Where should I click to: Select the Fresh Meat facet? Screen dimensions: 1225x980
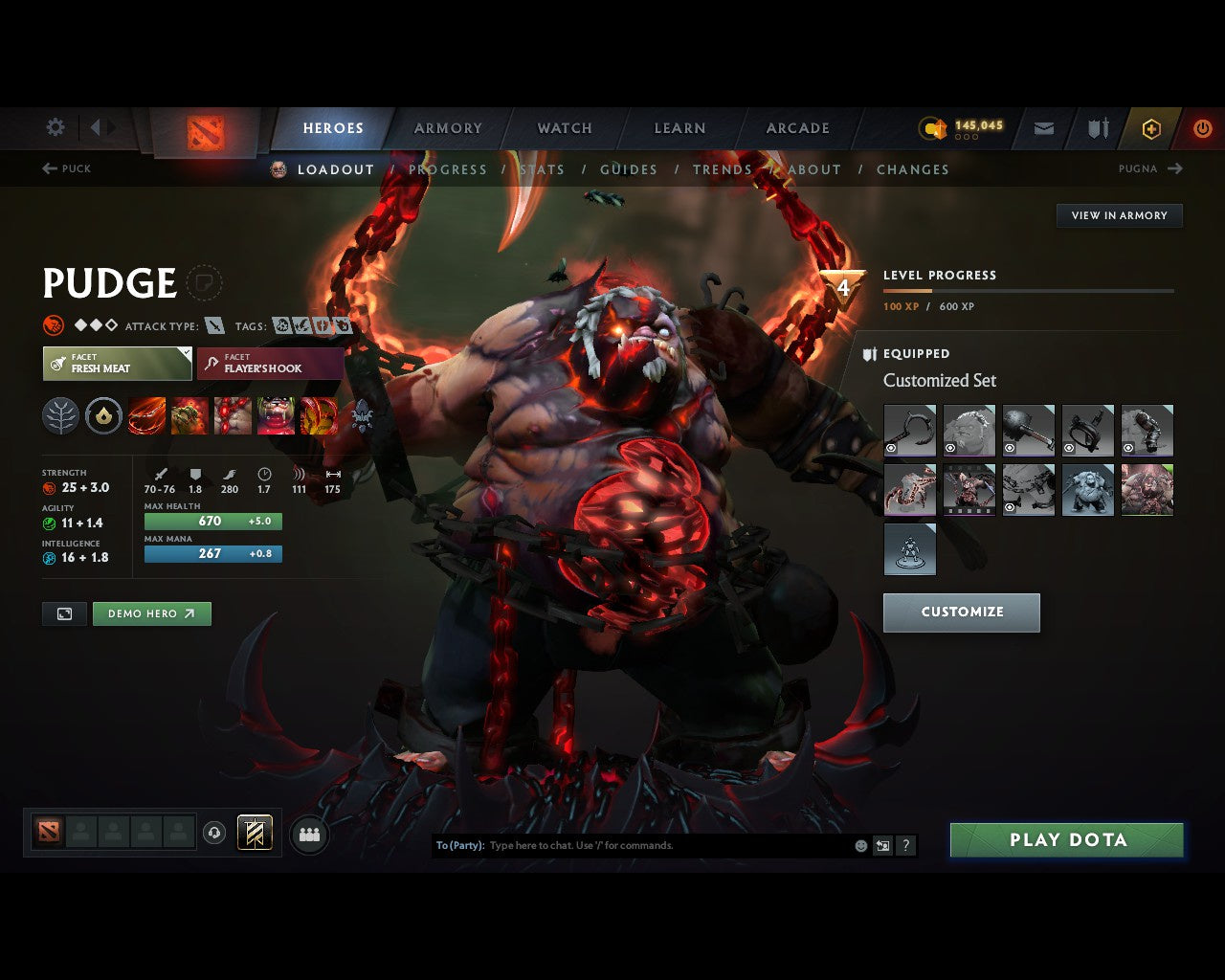[x=117, y=364]
